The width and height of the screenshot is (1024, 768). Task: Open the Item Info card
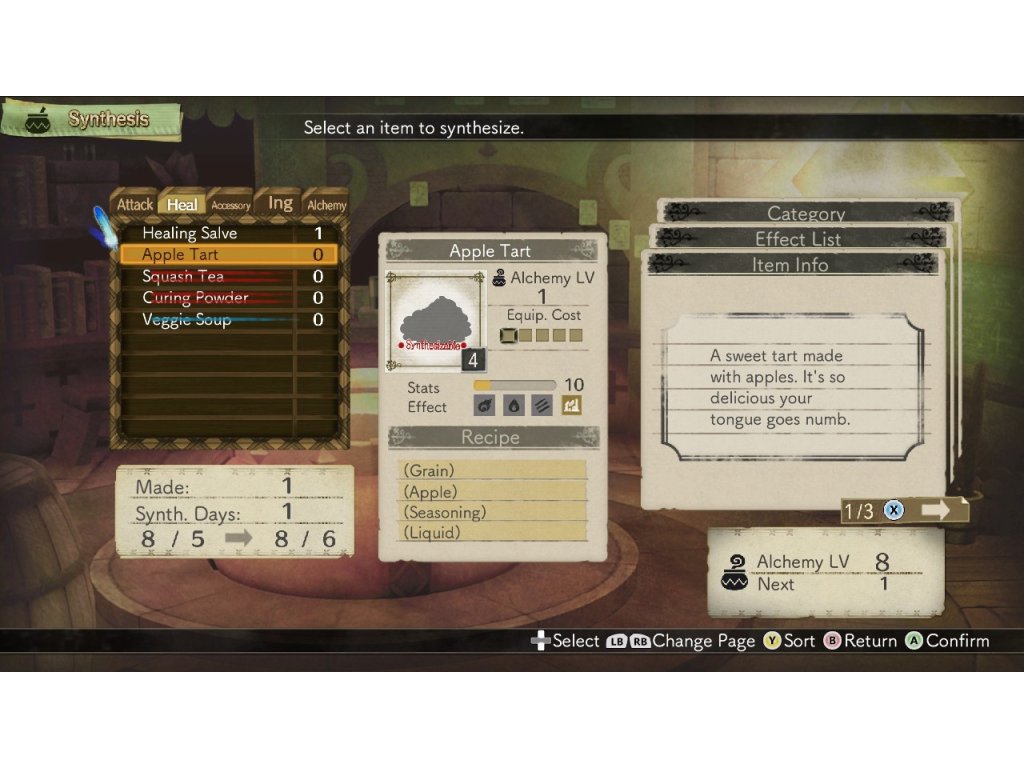tap(790, 265)
